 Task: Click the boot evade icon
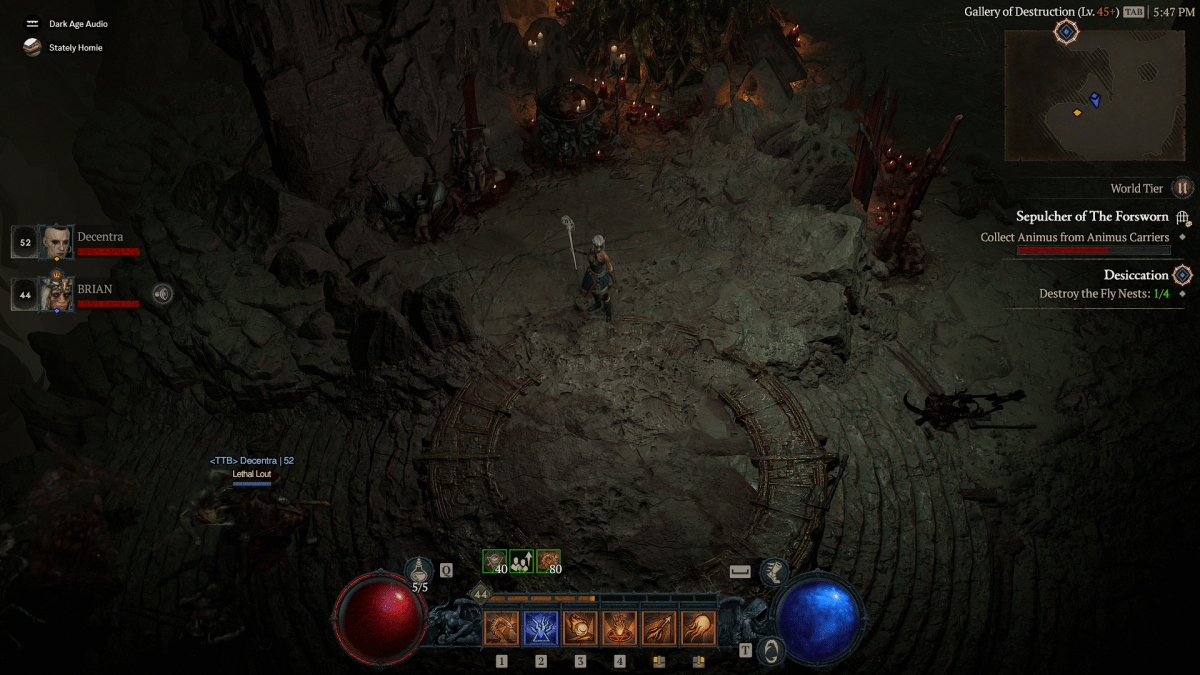772,572
